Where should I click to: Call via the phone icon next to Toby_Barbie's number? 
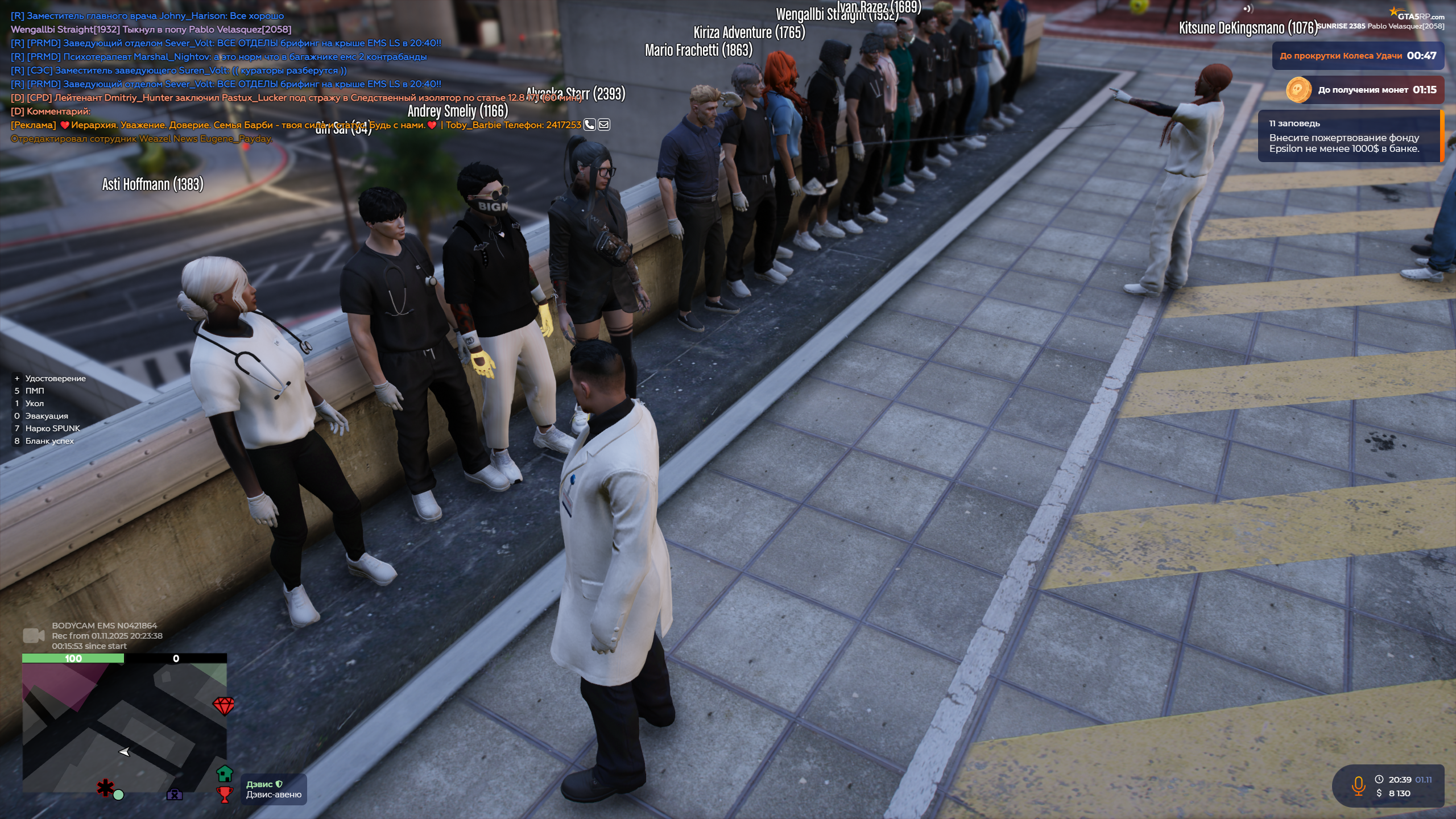click(589, 125)
